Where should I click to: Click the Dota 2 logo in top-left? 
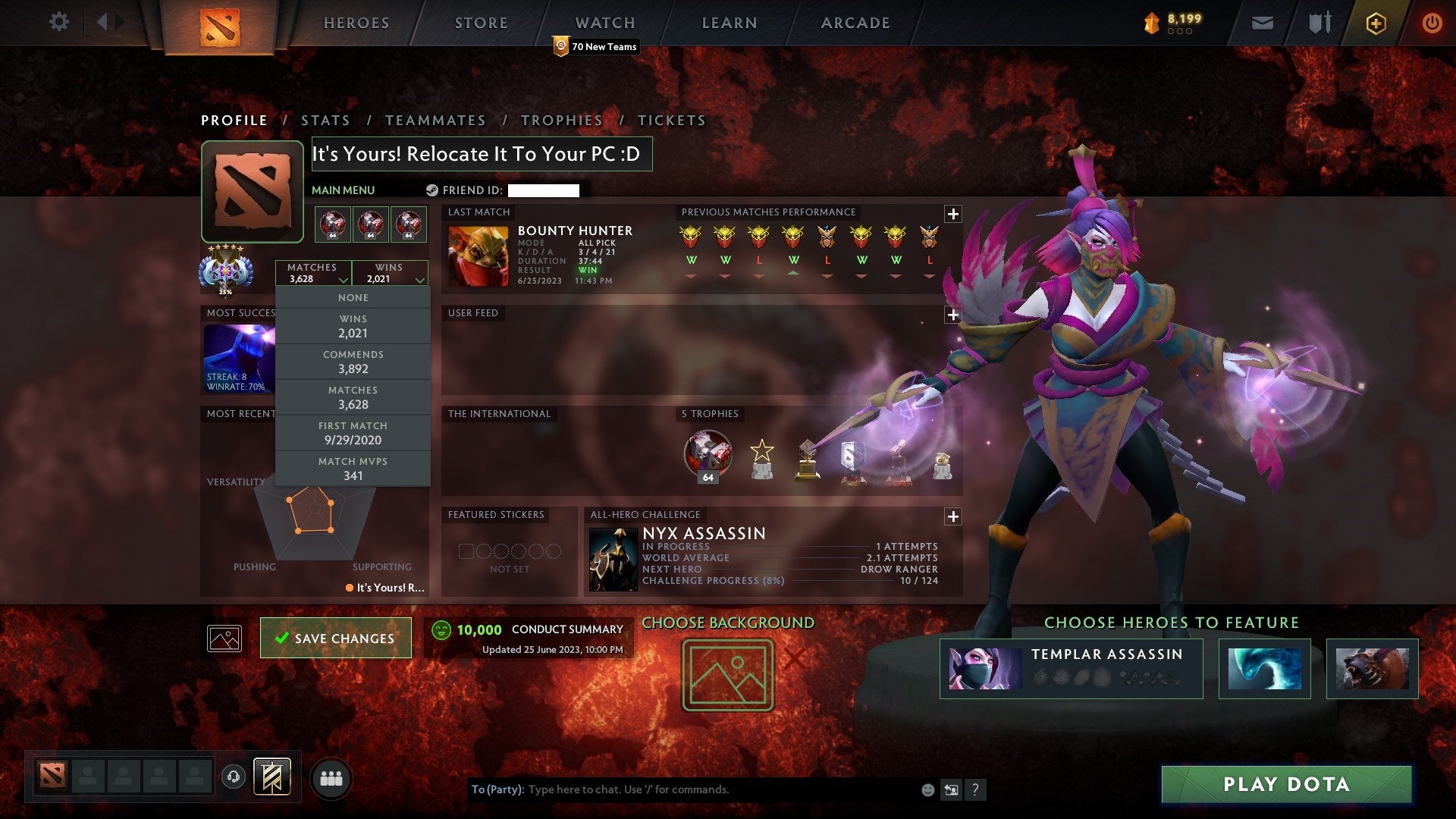click(220, 23)
